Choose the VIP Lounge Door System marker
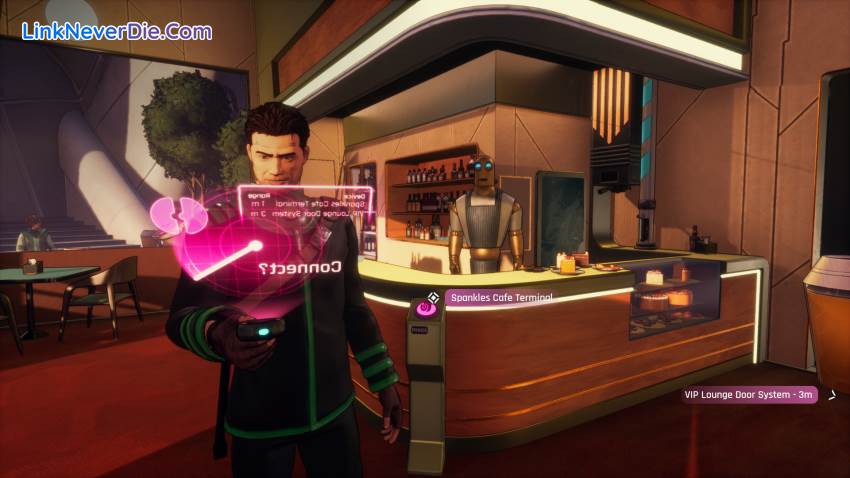This screenshot has width=850, height=478. [750, 395]
